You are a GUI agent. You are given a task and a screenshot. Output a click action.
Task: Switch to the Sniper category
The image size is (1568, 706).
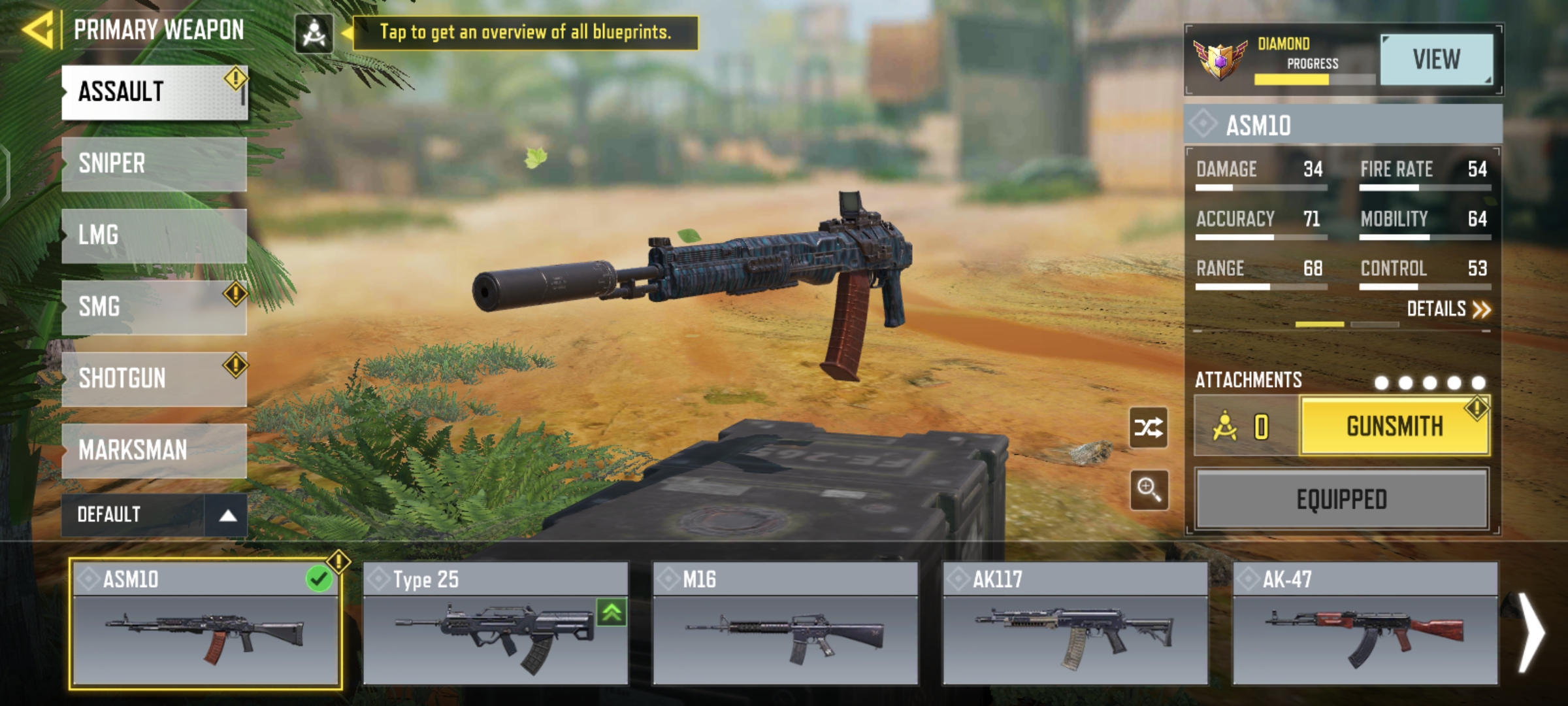pyautogui.click(x=154, y=163)
